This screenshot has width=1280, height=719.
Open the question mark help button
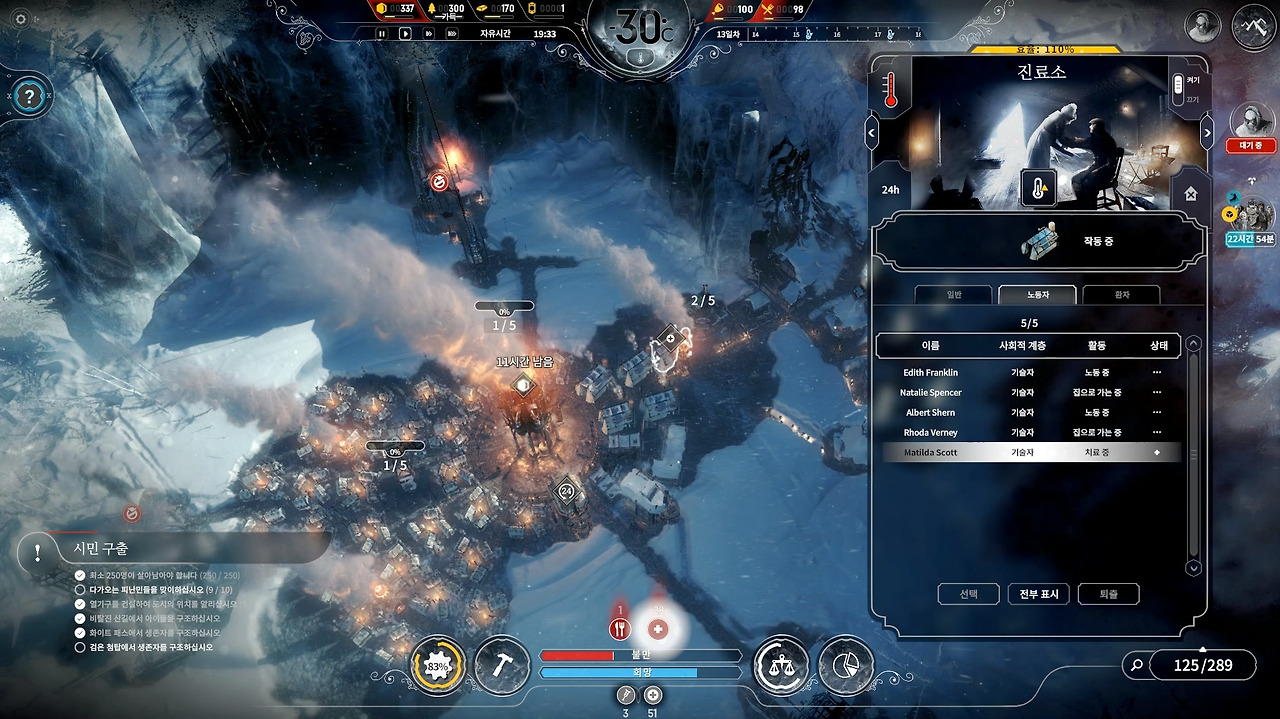point(30,97)
